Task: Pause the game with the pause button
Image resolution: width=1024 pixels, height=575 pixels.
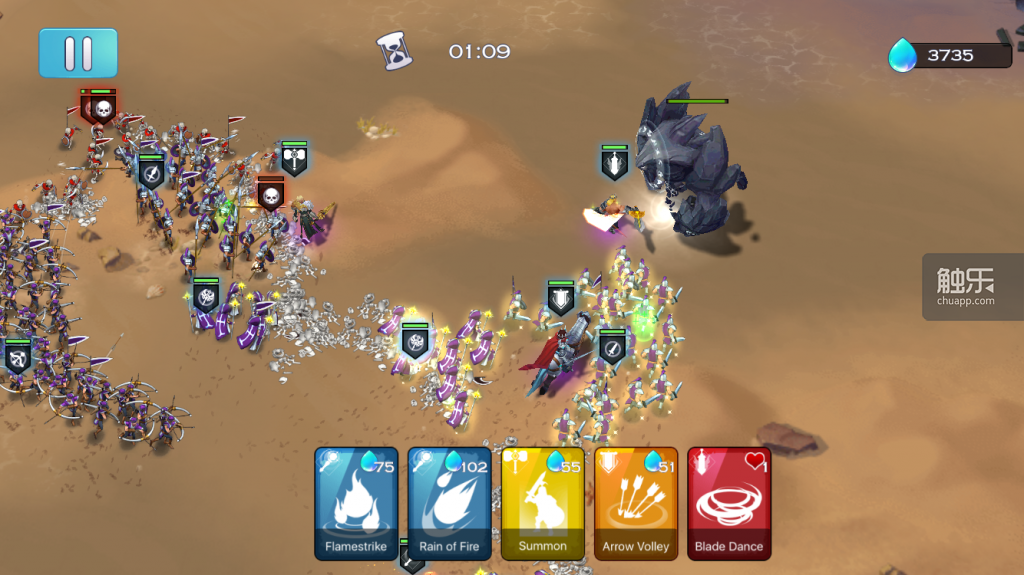Action: (x=78, y=53)
